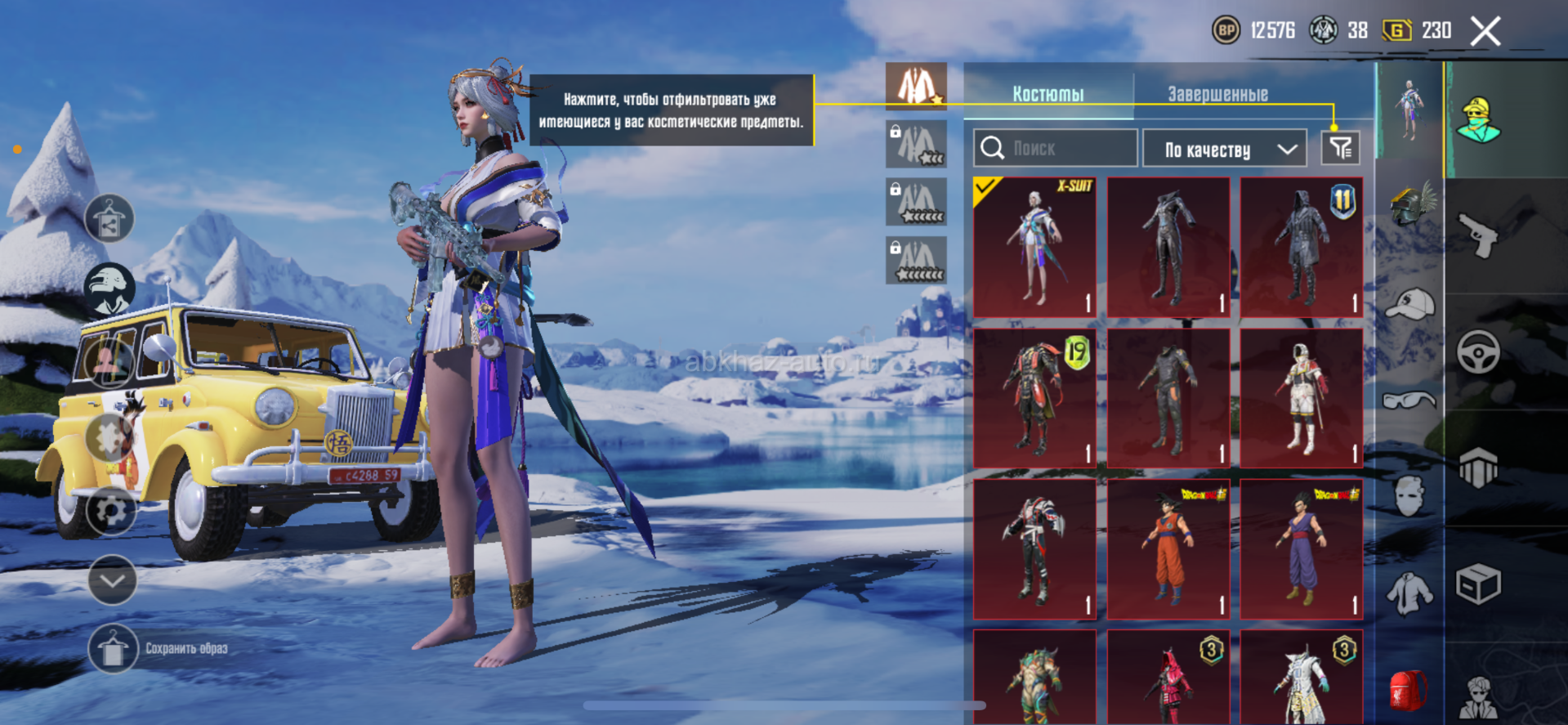1568x725 pixels.
Task: Toggle the owned-items filter funnel button
Action: 1340,148
